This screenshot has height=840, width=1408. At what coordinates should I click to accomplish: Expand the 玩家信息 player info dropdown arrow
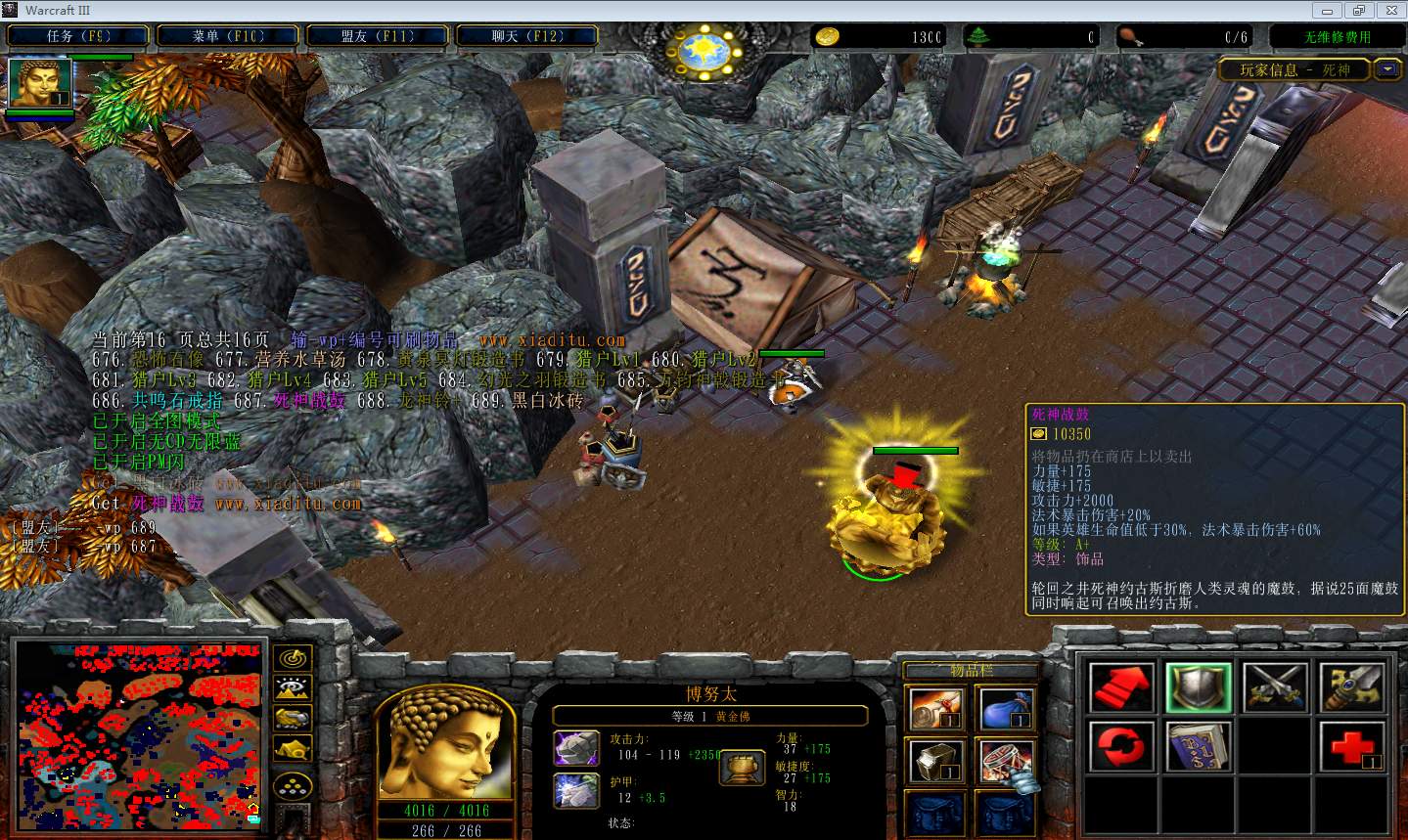pyautogui.click(x=1386, y=69)
